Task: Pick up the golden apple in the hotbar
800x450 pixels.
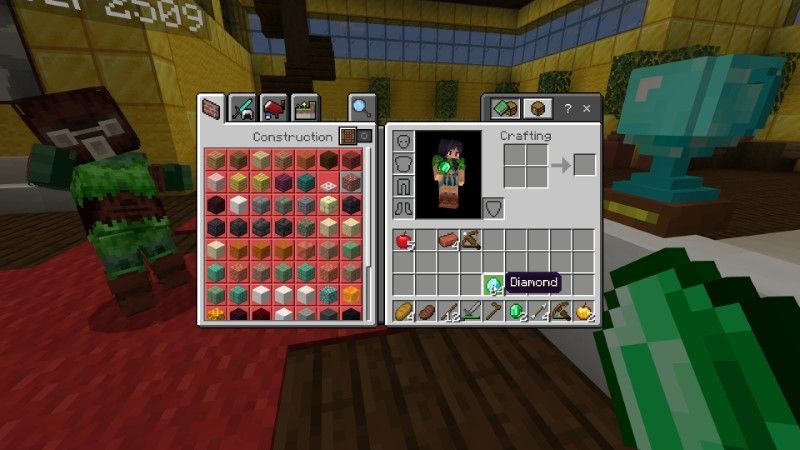Action: [x=583, y=312]
